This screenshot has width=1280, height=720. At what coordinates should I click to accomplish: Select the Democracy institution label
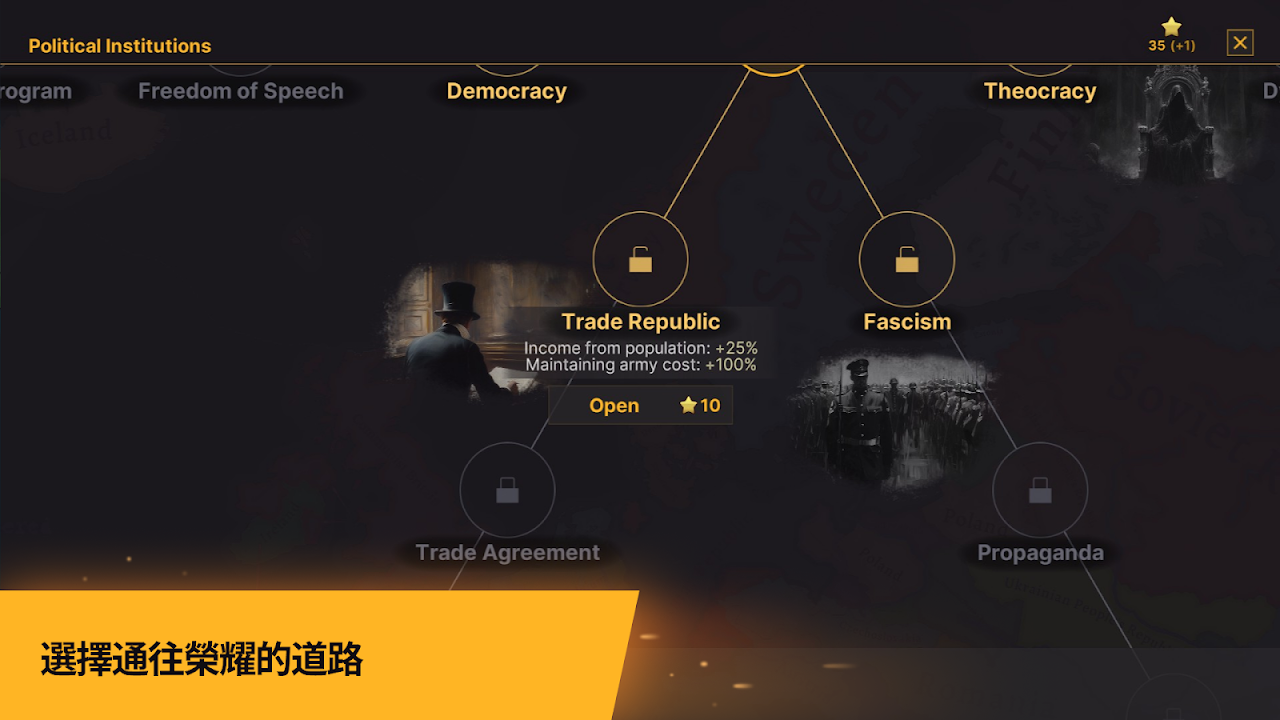coord(506,91)
